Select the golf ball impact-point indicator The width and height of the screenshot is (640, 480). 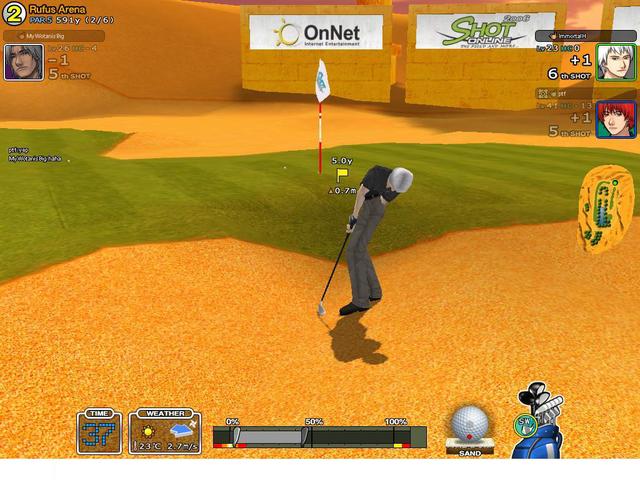tap(468, 425)
